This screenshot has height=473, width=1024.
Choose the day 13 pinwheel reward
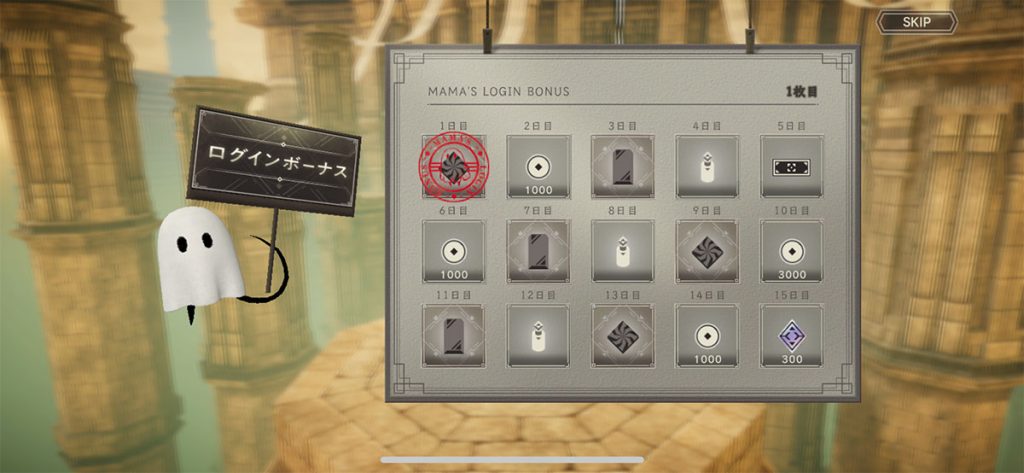pyautogui.click(x=622, y=335)
